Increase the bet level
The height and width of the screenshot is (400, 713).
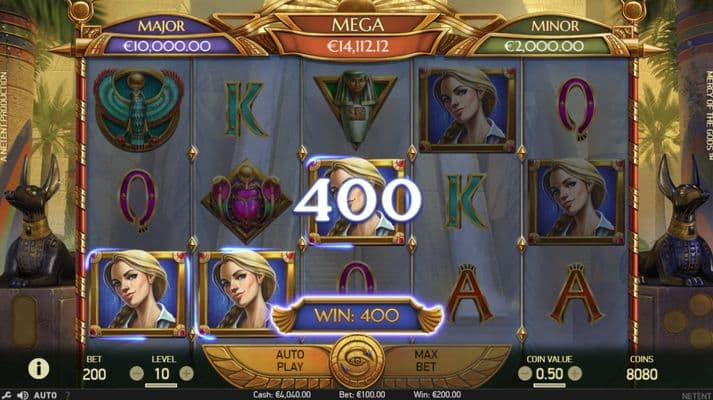click(x=186, y=373)
